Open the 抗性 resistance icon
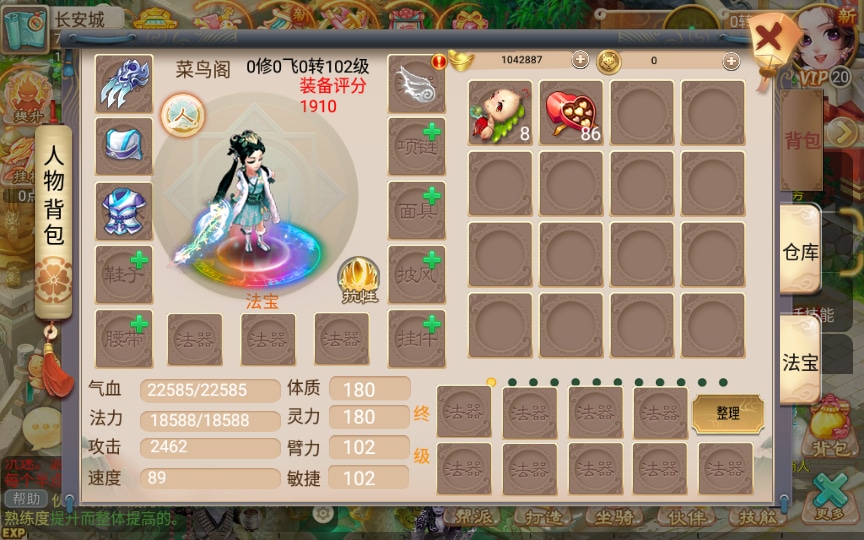Screen dimensions: 864x540 pos(357,279)
